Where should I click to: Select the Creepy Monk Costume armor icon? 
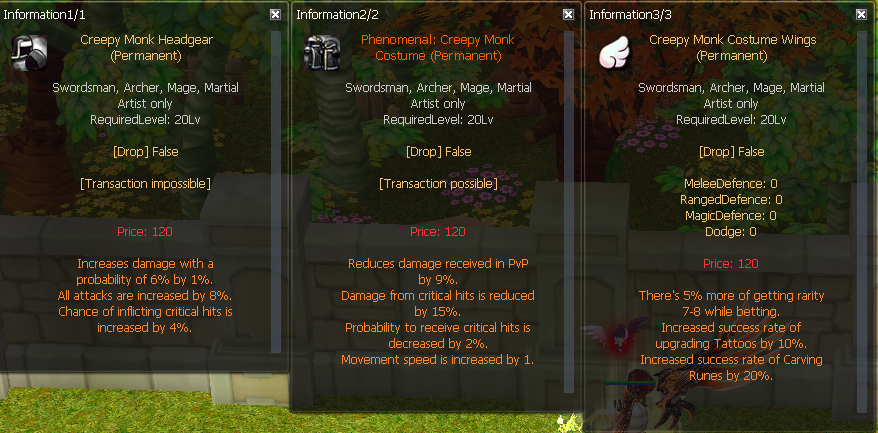322,53
